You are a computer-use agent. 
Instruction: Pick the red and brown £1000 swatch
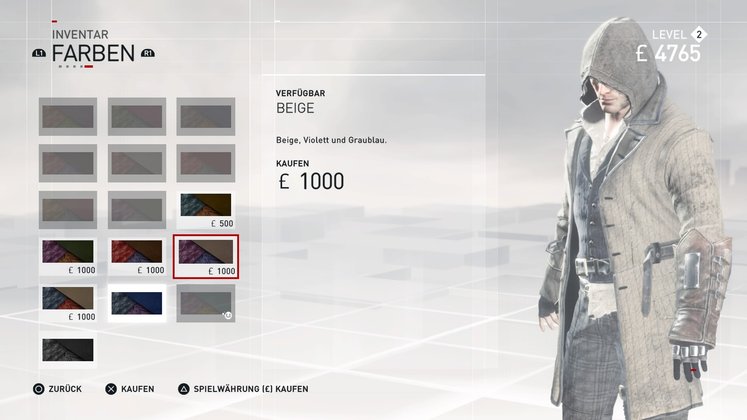(137, 256)
